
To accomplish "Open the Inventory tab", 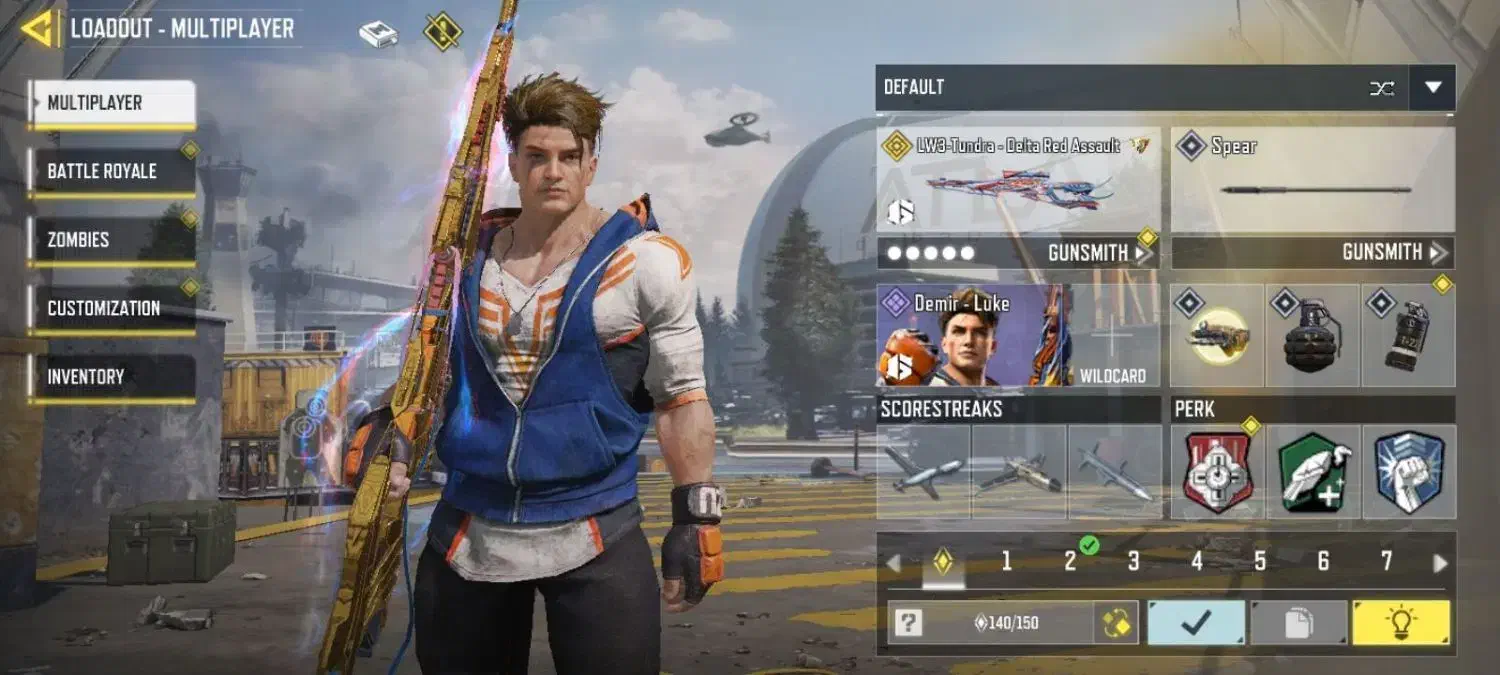I will pyautogui.click(x=111, y=377).
